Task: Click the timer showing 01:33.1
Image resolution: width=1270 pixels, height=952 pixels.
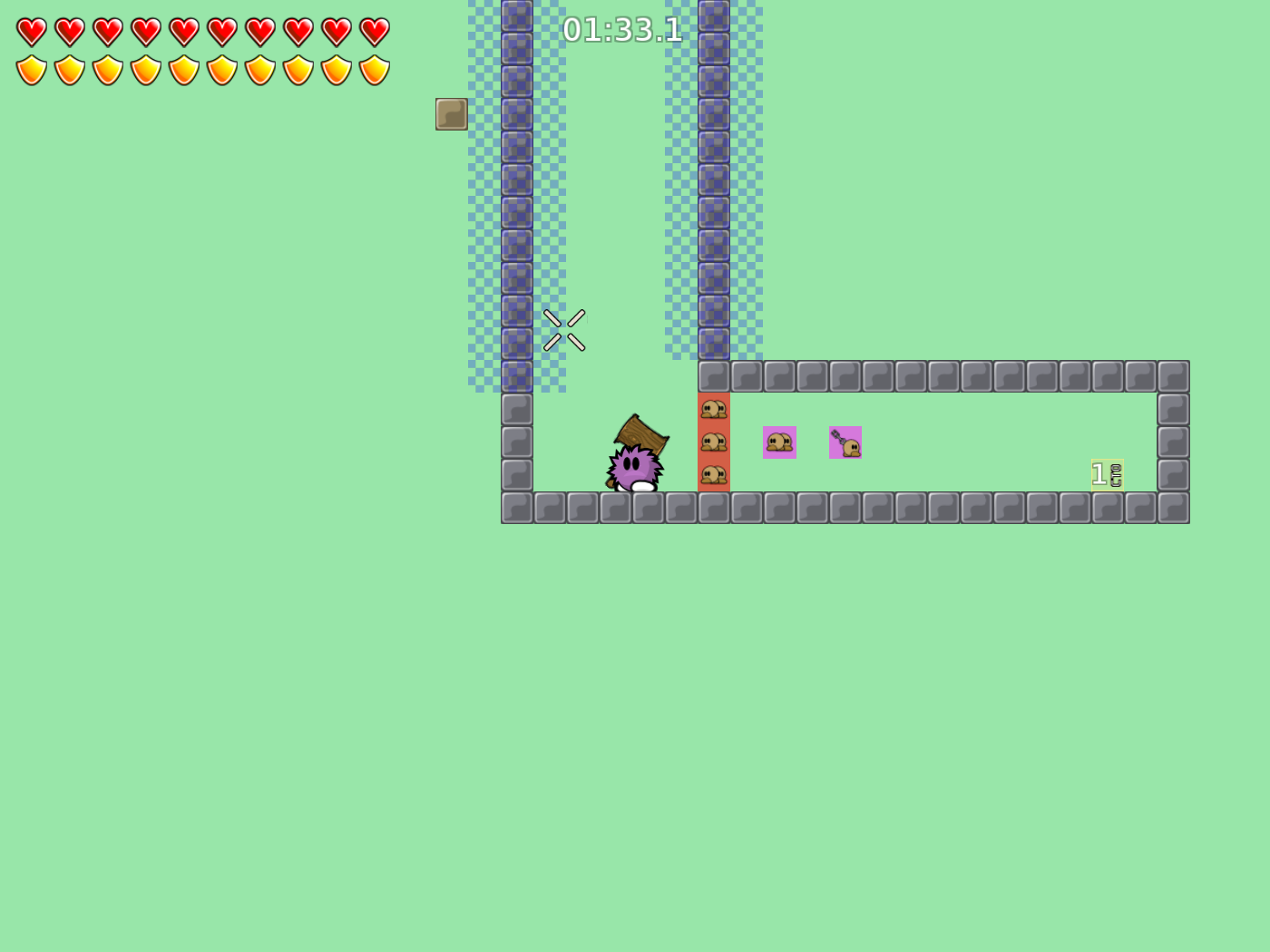Action: pos(622,29)
